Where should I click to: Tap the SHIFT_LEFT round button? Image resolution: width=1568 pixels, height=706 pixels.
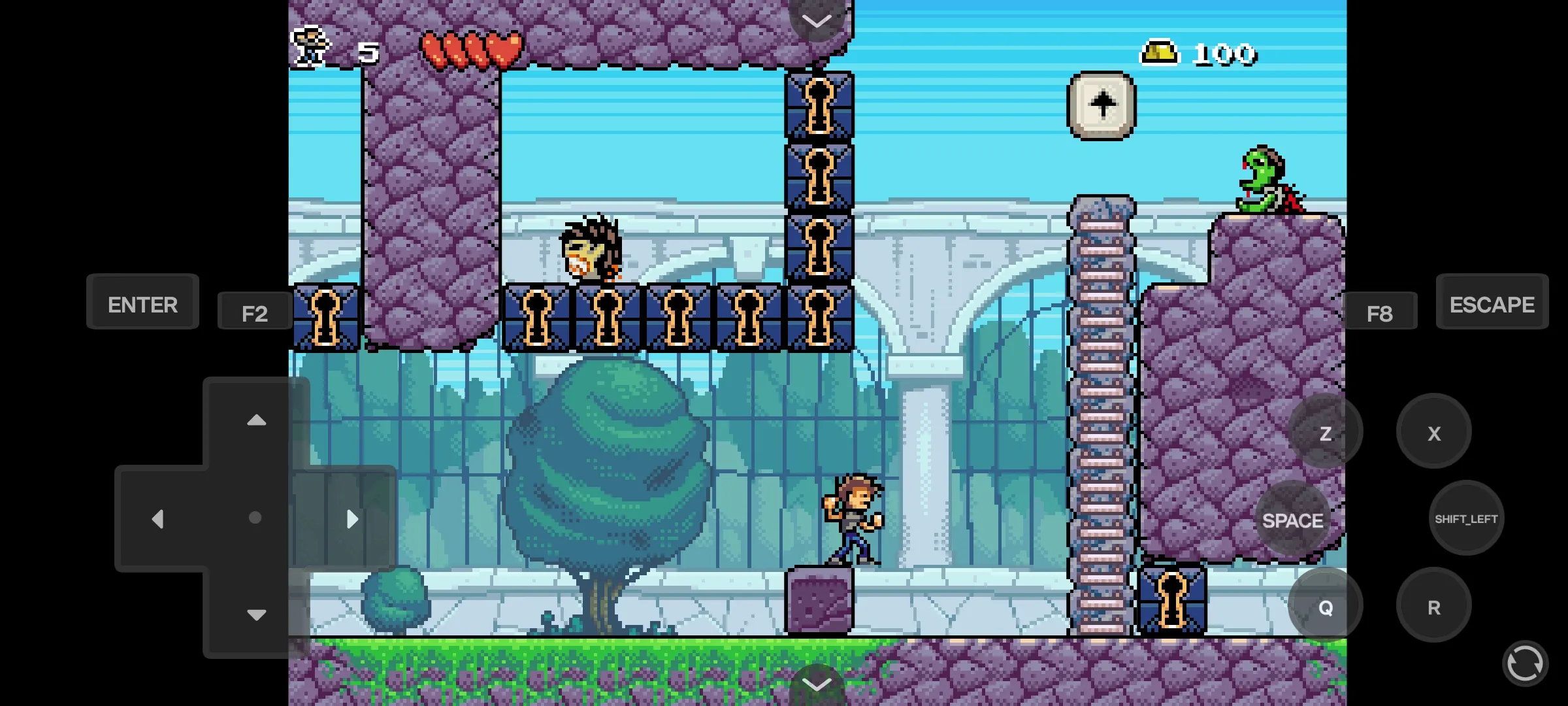(x=1466, y=518)
